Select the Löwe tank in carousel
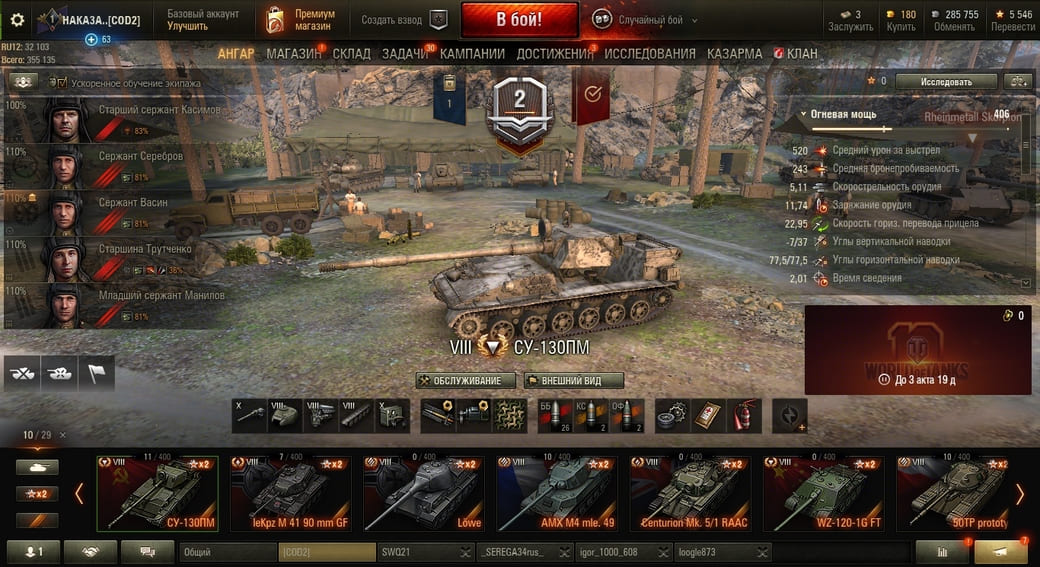This screenshot has width=1040, height=567. (x=423, y=493)
